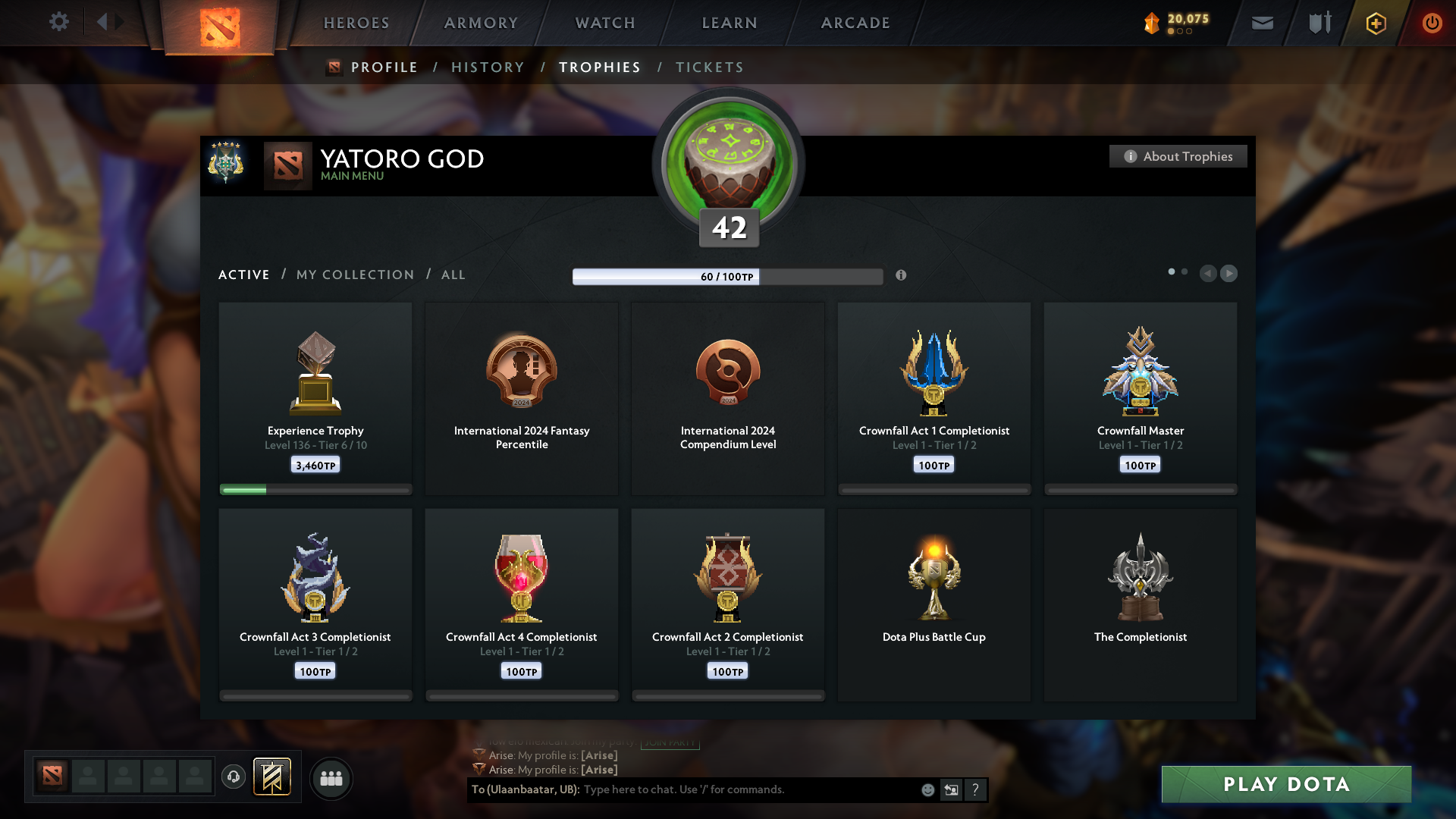
Task: Open the gold plus hexagon store icon
Action: (x=1375, y=23)
